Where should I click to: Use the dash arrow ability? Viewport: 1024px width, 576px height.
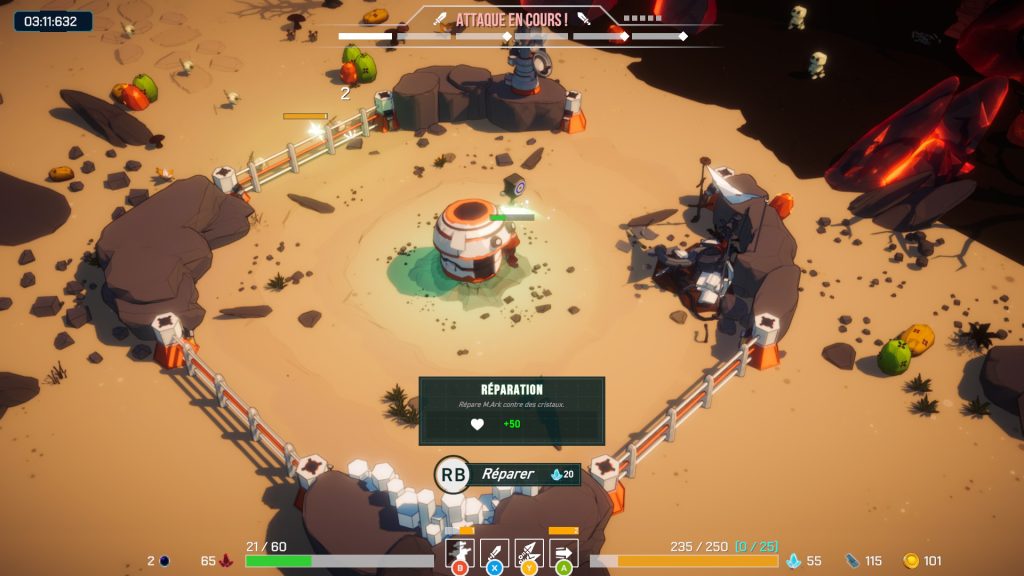tap(563, 552)
